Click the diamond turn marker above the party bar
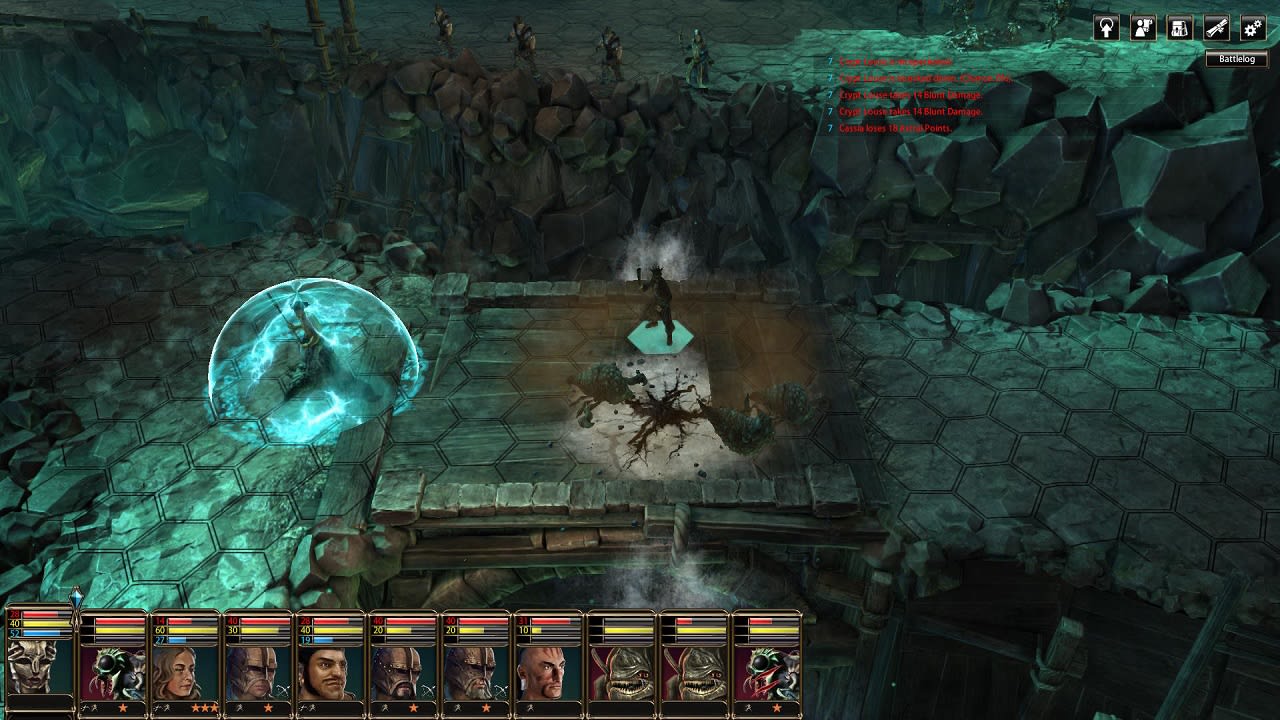 [78, 597]
